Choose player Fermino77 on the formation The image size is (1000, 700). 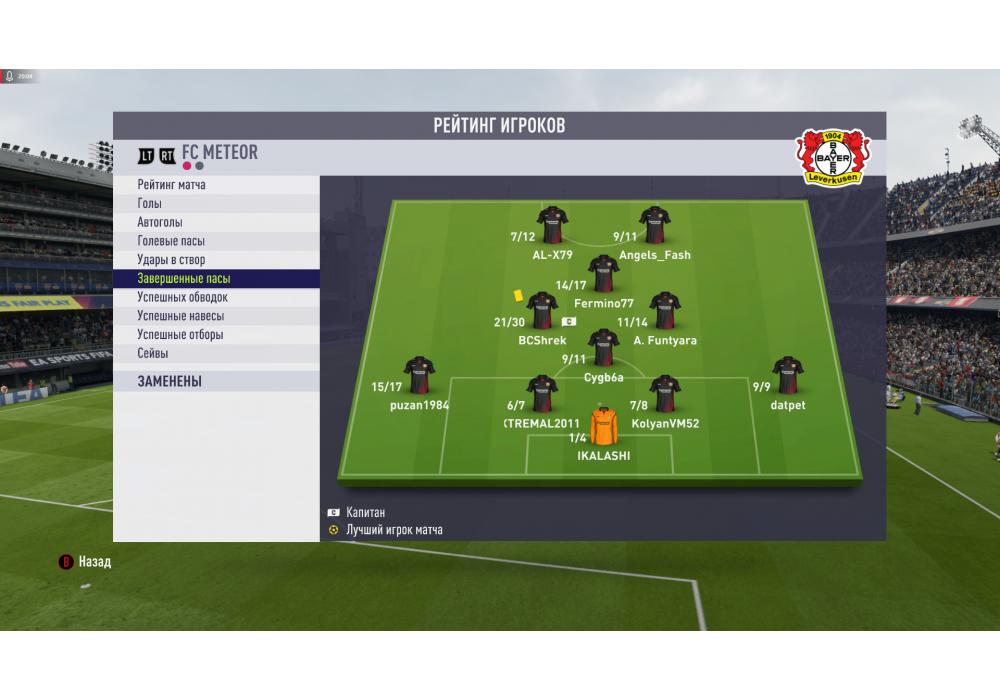tap(604, 273)
